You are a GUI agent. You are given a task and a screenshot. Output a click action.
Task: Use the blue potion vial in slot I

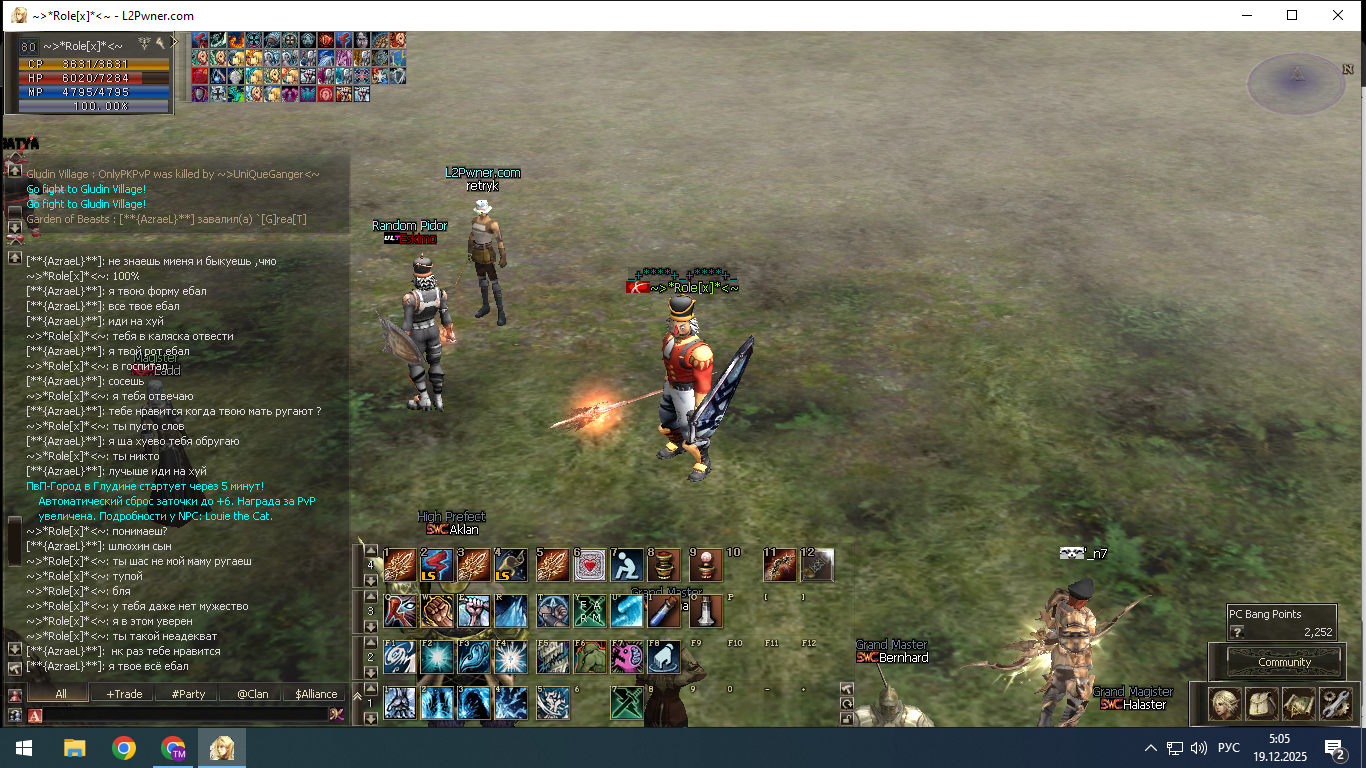pyautogui.click(x=665, y=611)
